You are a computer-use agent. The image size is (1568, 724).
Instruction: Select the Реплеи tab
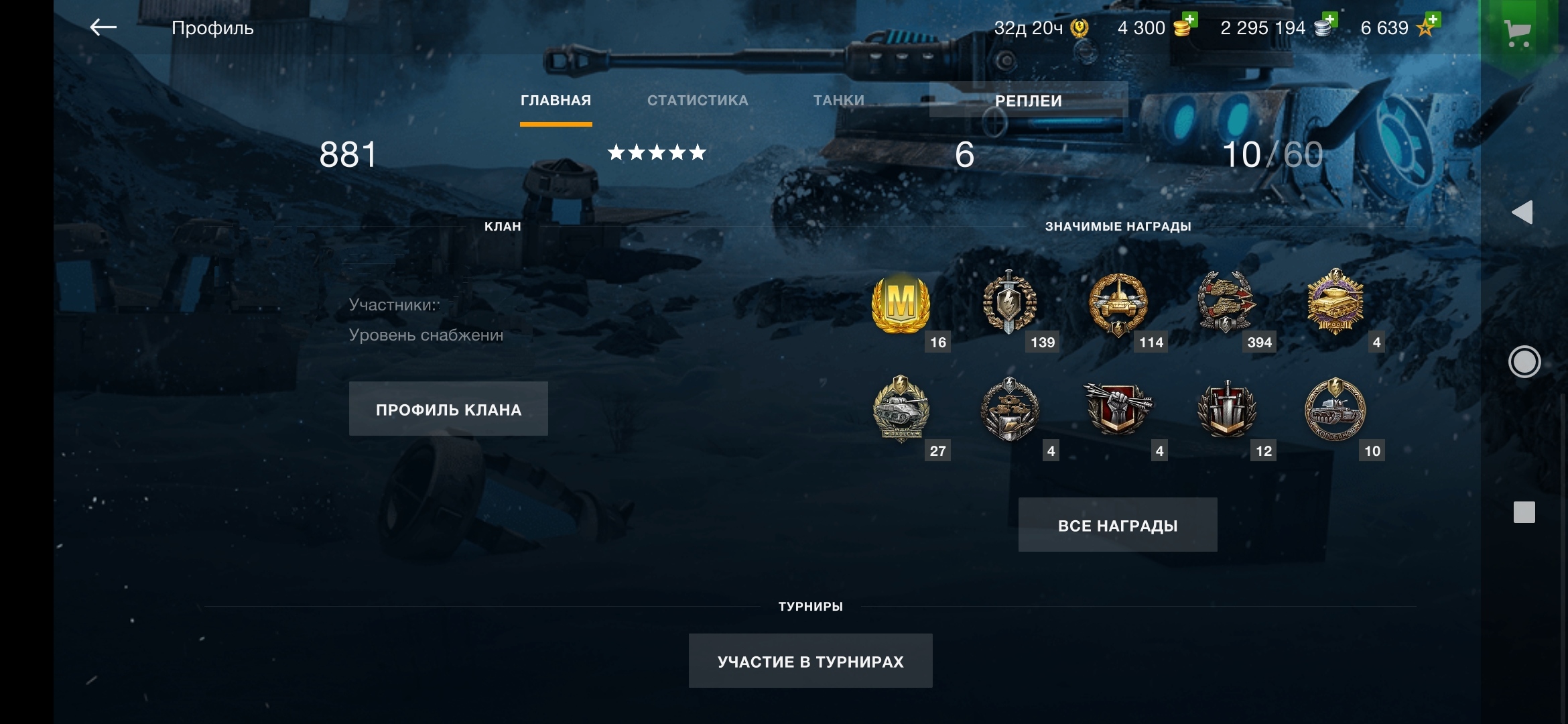coord(1028,101)
